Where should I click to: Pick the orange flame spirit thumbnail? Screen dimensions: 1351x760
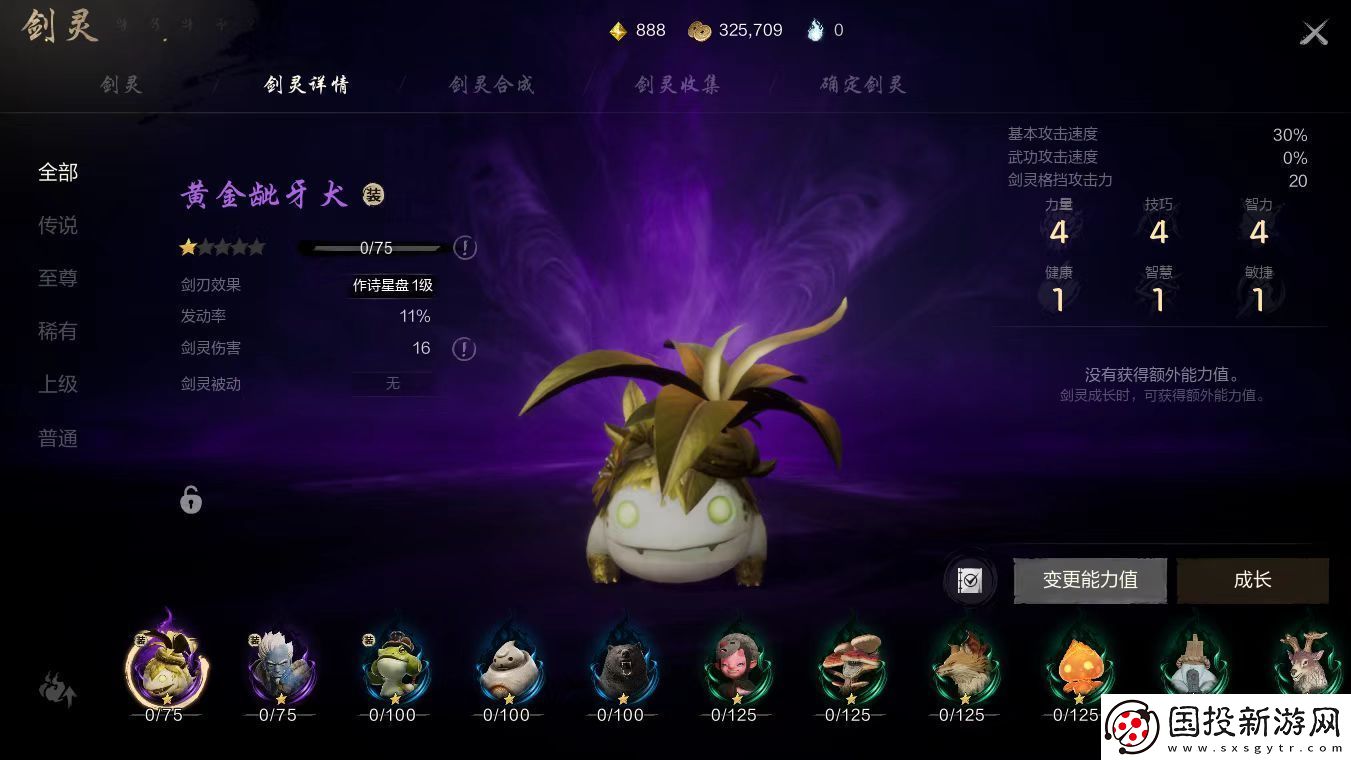[1077, 667]
